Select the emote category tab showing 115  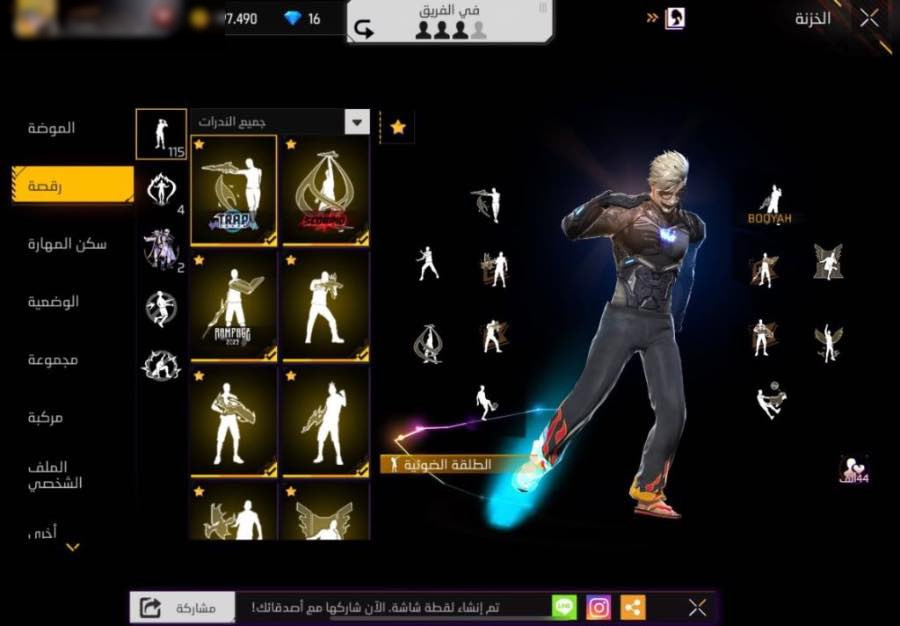coord(161,134)
